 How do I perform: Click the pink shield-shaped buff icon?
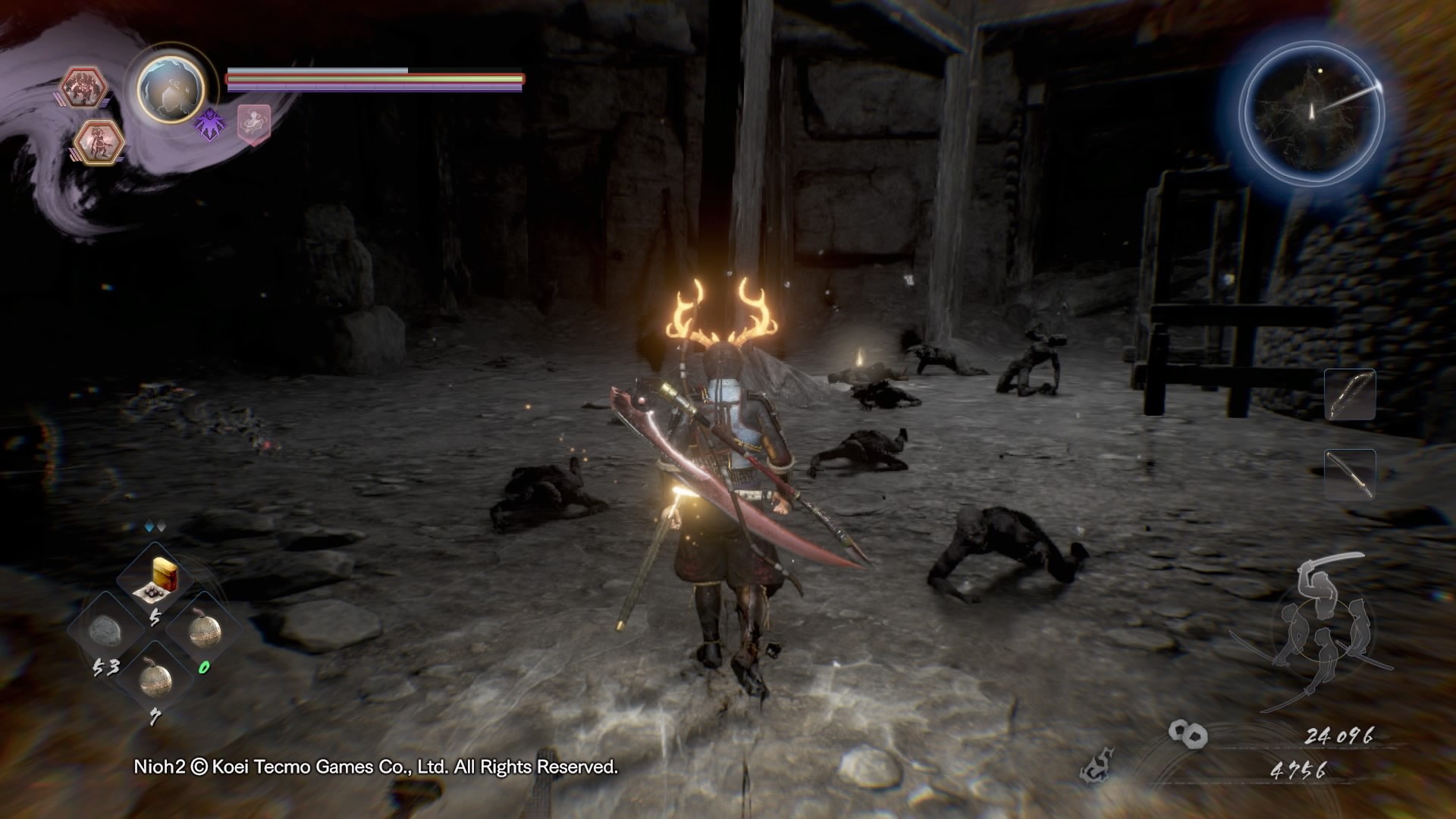point(253,124)
